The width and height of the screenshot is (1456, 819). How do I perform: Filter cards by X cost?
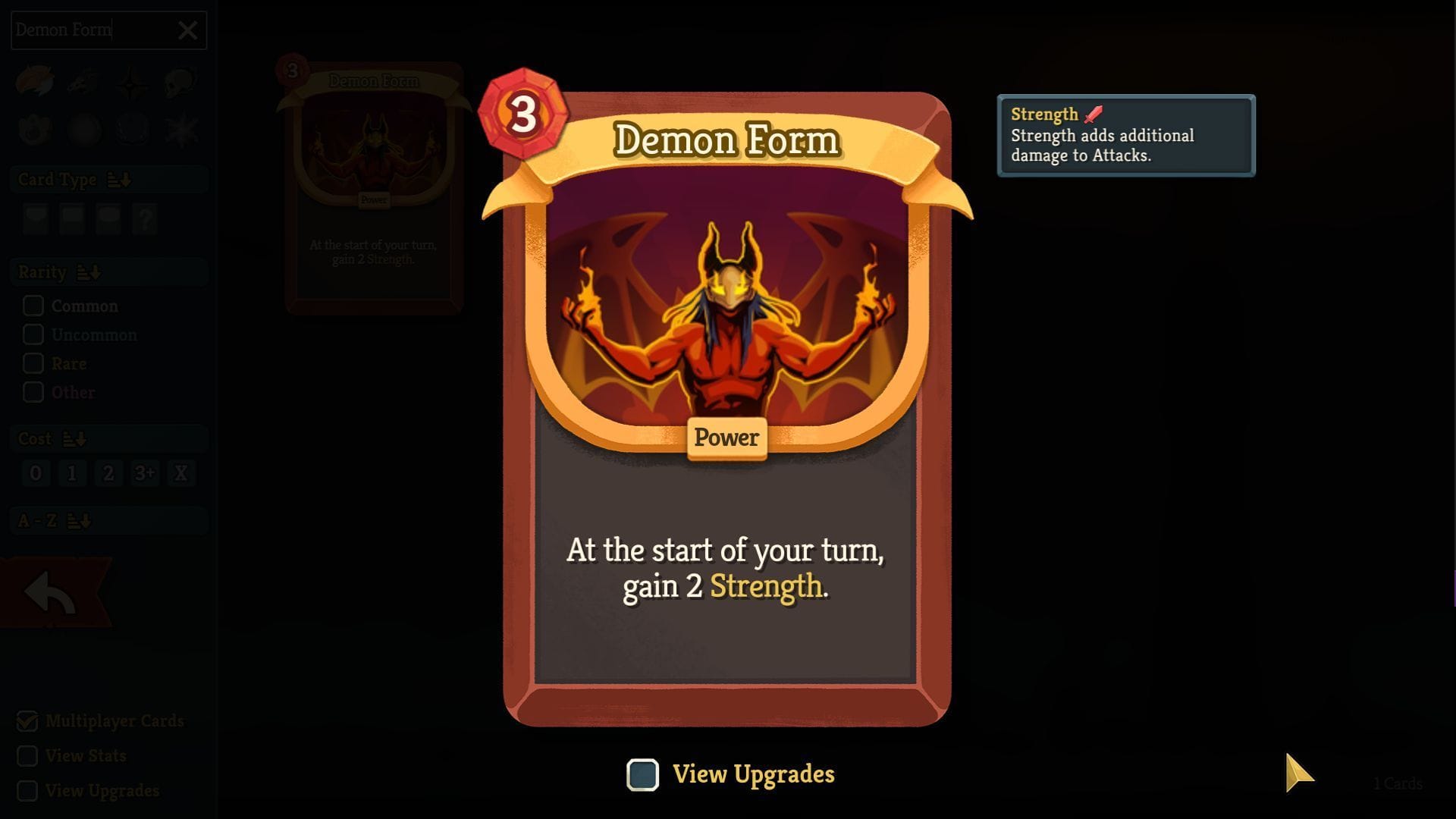(180, 472)
